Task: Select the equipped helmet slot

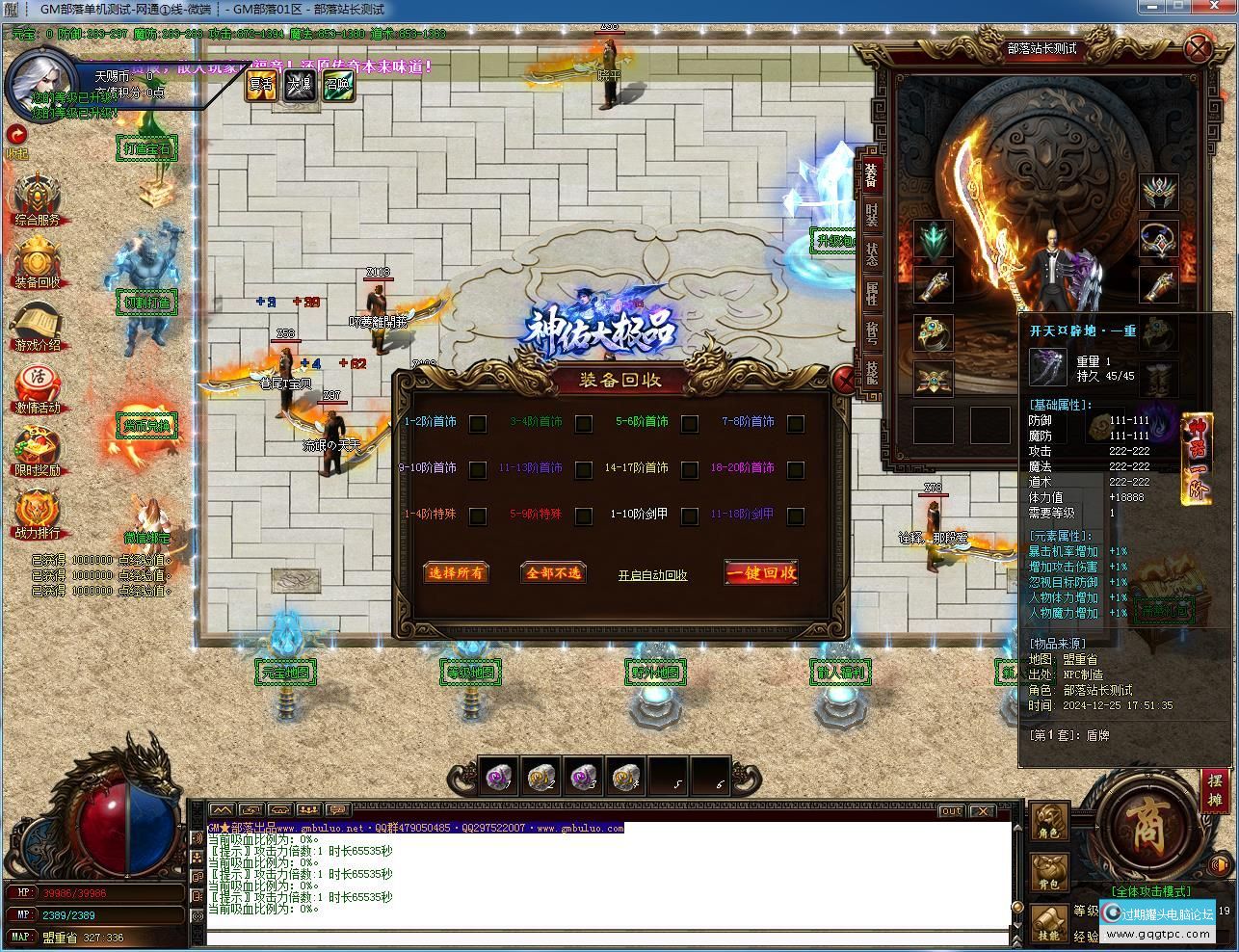Action: (x=1159, y=192)
